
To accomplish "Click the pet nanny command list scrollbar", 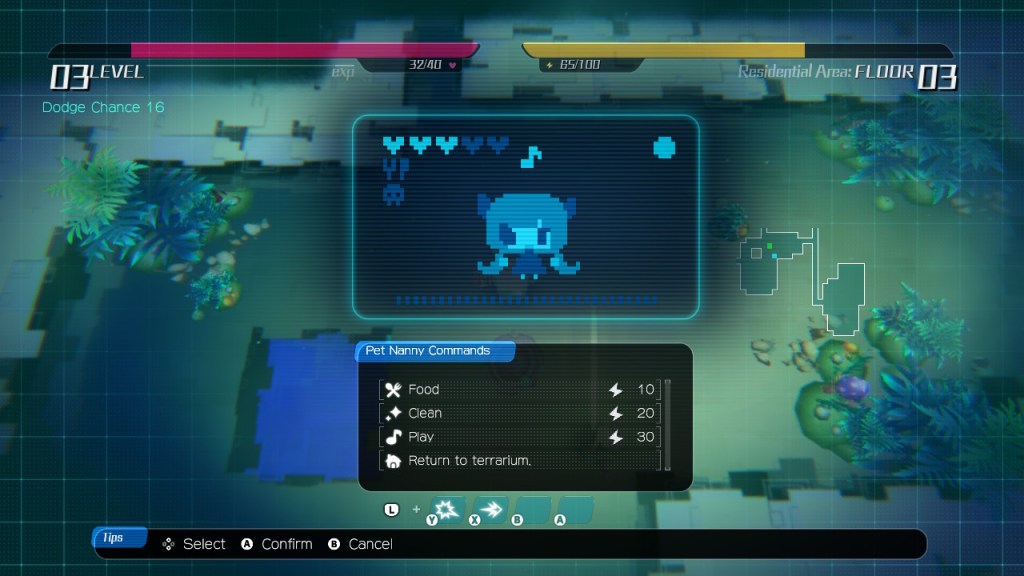I will pos(667,424).
